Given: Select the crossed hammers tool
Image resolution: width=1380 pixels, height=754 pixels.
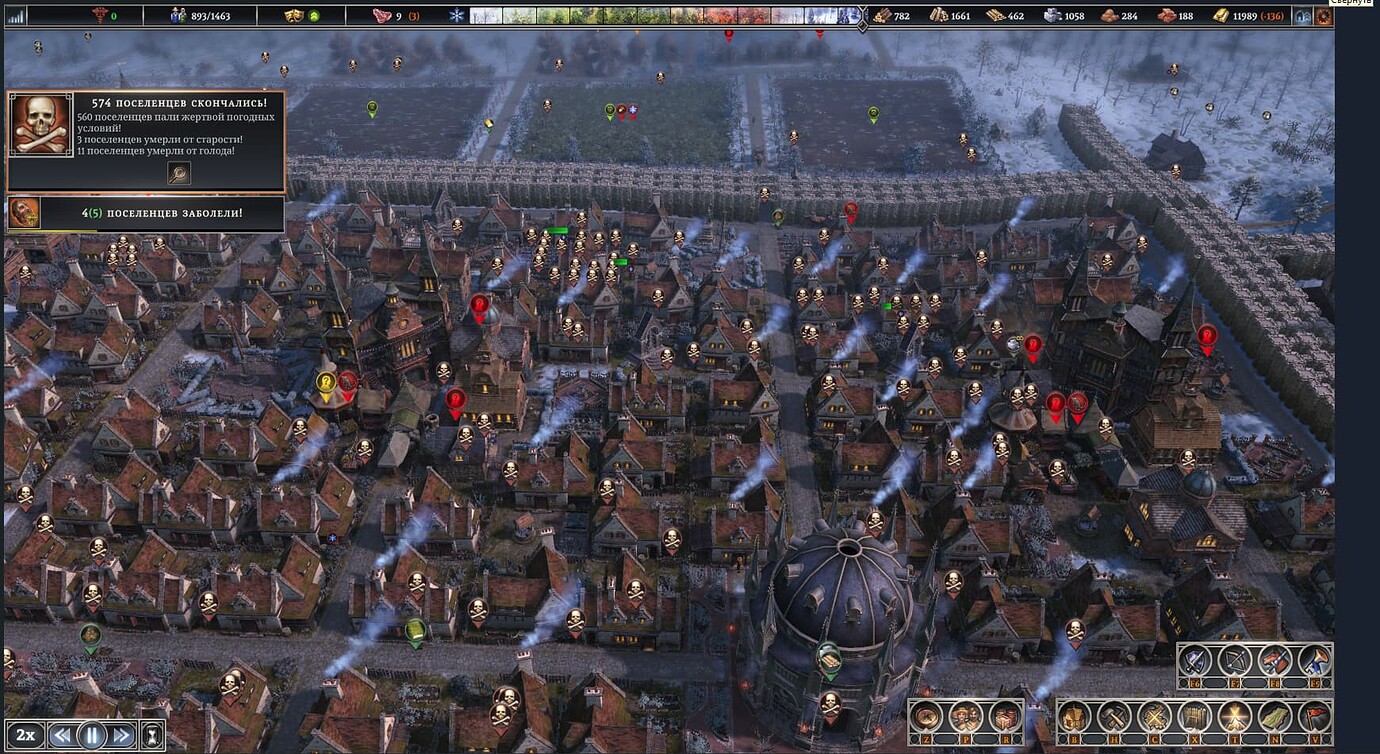Looking at the screenshot, I should pos(1114,717).
